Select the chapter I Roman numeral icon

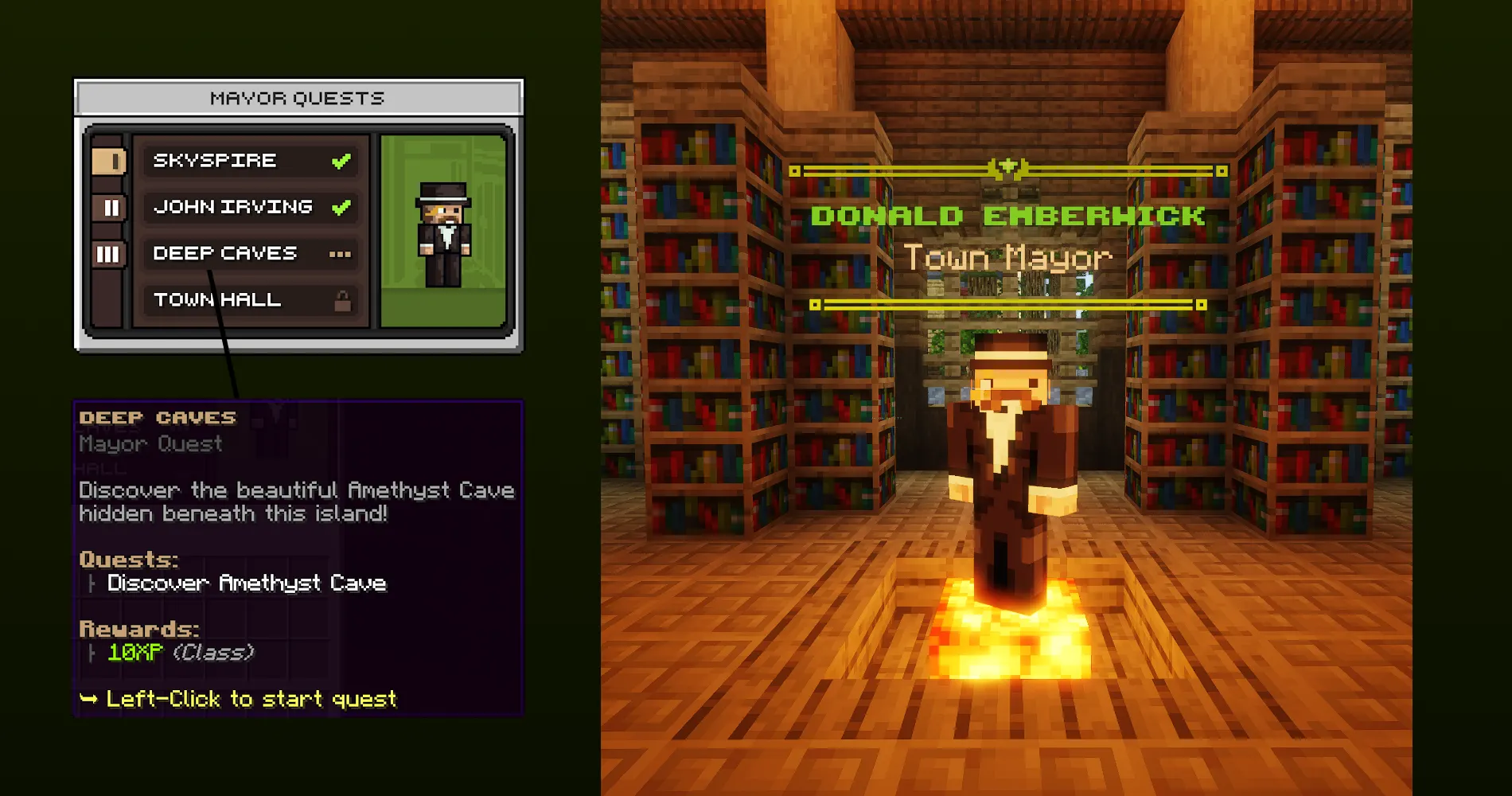pos(110,162)
